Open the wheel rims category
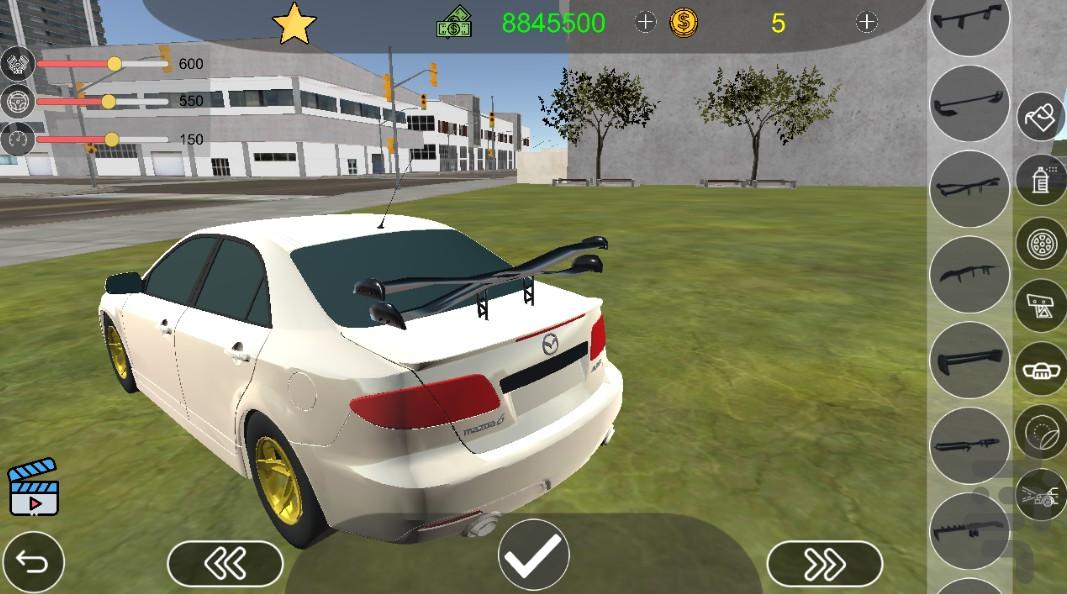 point(1041,243)
